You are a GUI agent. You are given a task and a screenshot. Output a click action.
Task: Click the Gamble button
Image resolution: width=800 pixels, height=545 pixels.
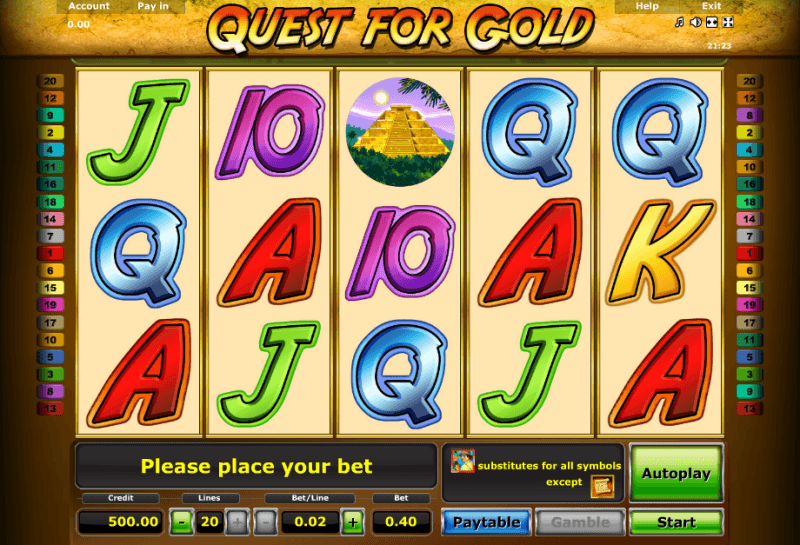click(580, 522)
